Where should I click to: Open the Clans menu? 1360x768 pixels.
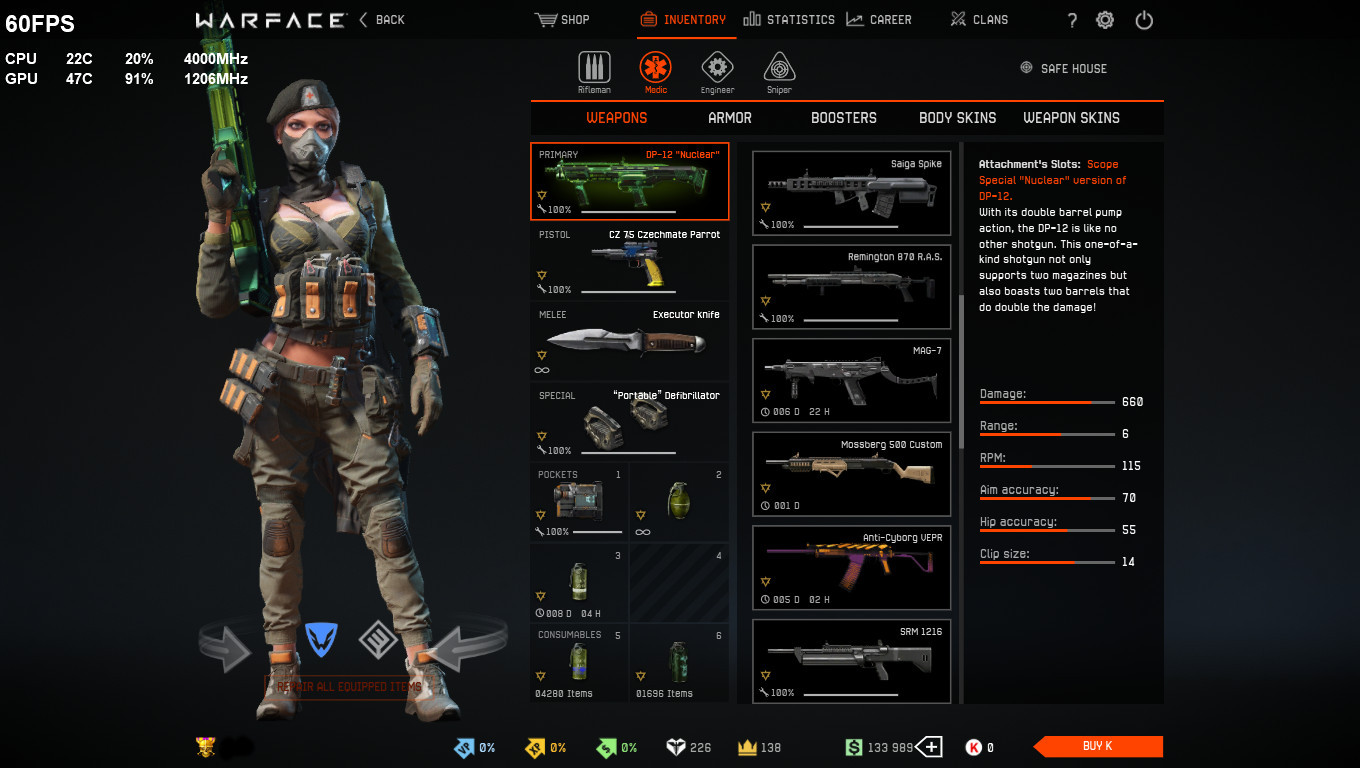click(x=979, y=20)
